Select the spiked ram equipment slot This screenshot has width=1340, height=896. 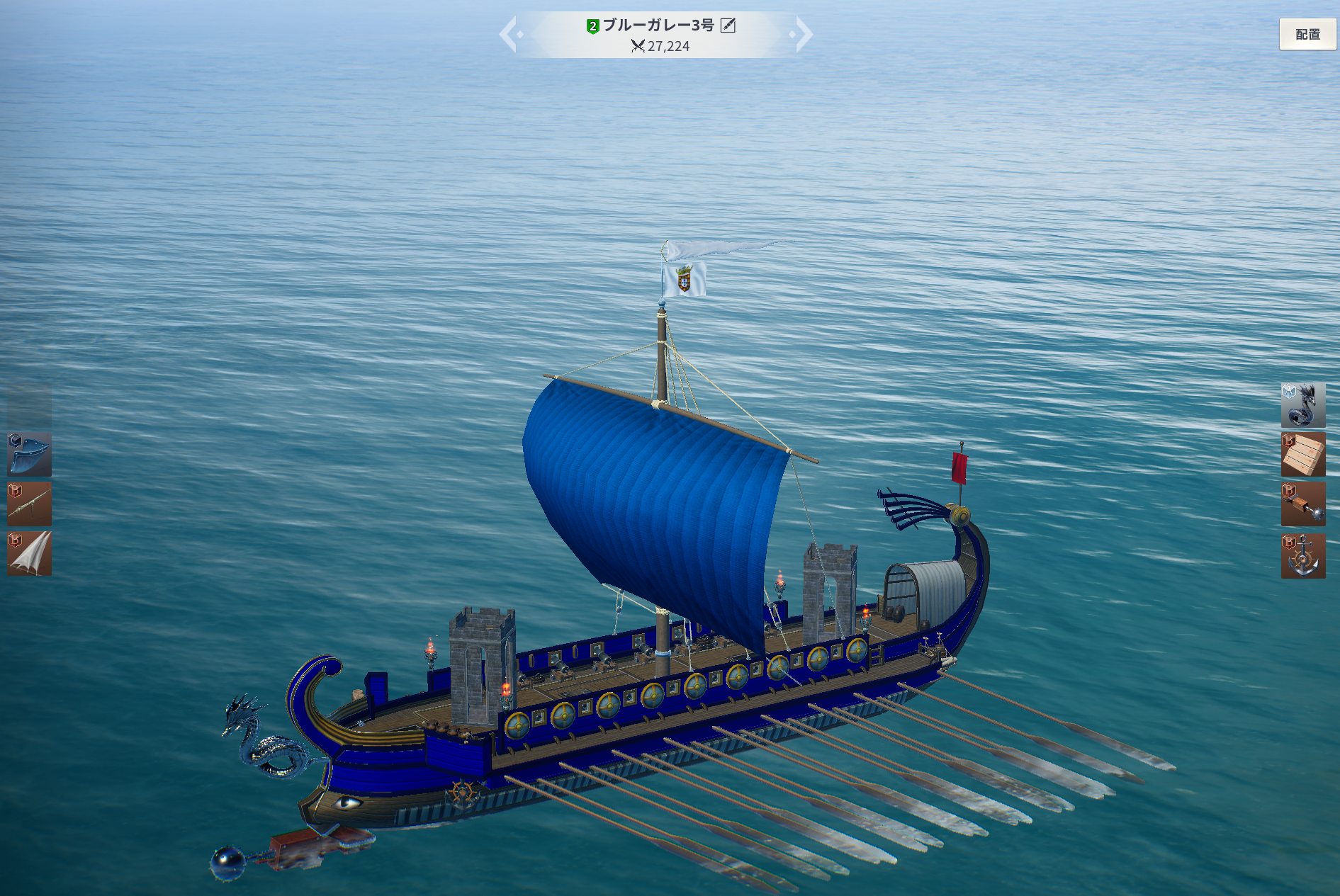(x=1302, y=504)
